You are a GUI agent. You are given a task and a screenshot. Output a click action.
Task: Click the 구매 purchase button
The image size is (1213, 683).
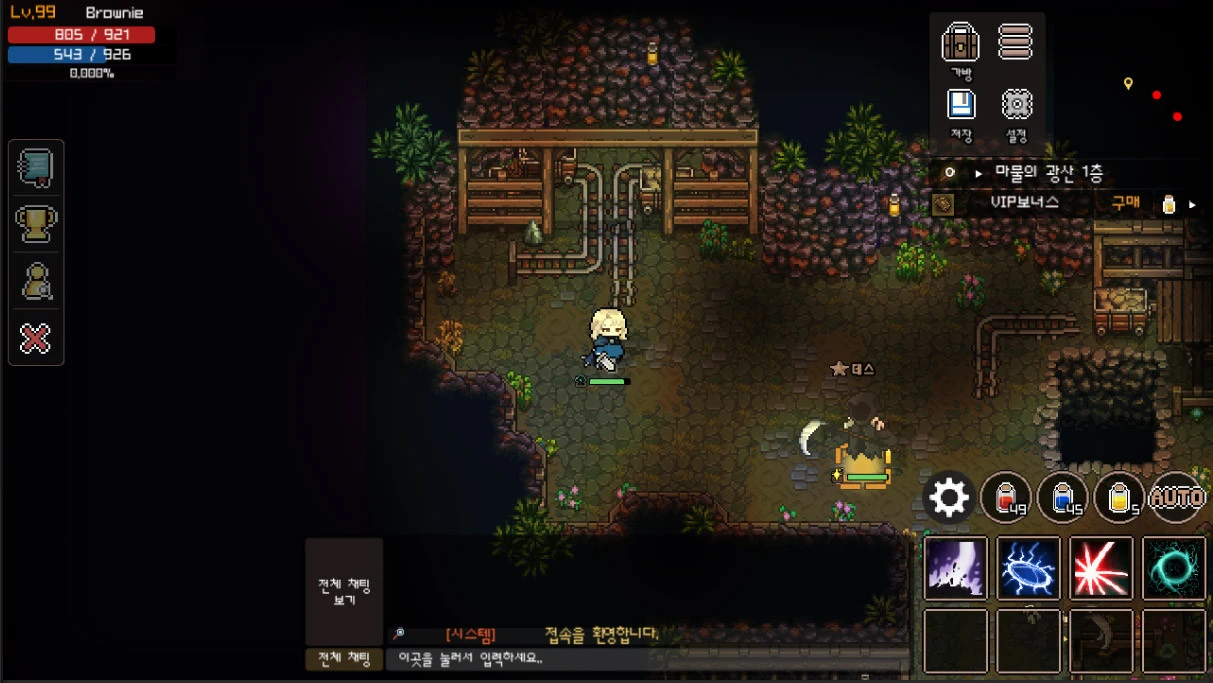click(1126, 203)
